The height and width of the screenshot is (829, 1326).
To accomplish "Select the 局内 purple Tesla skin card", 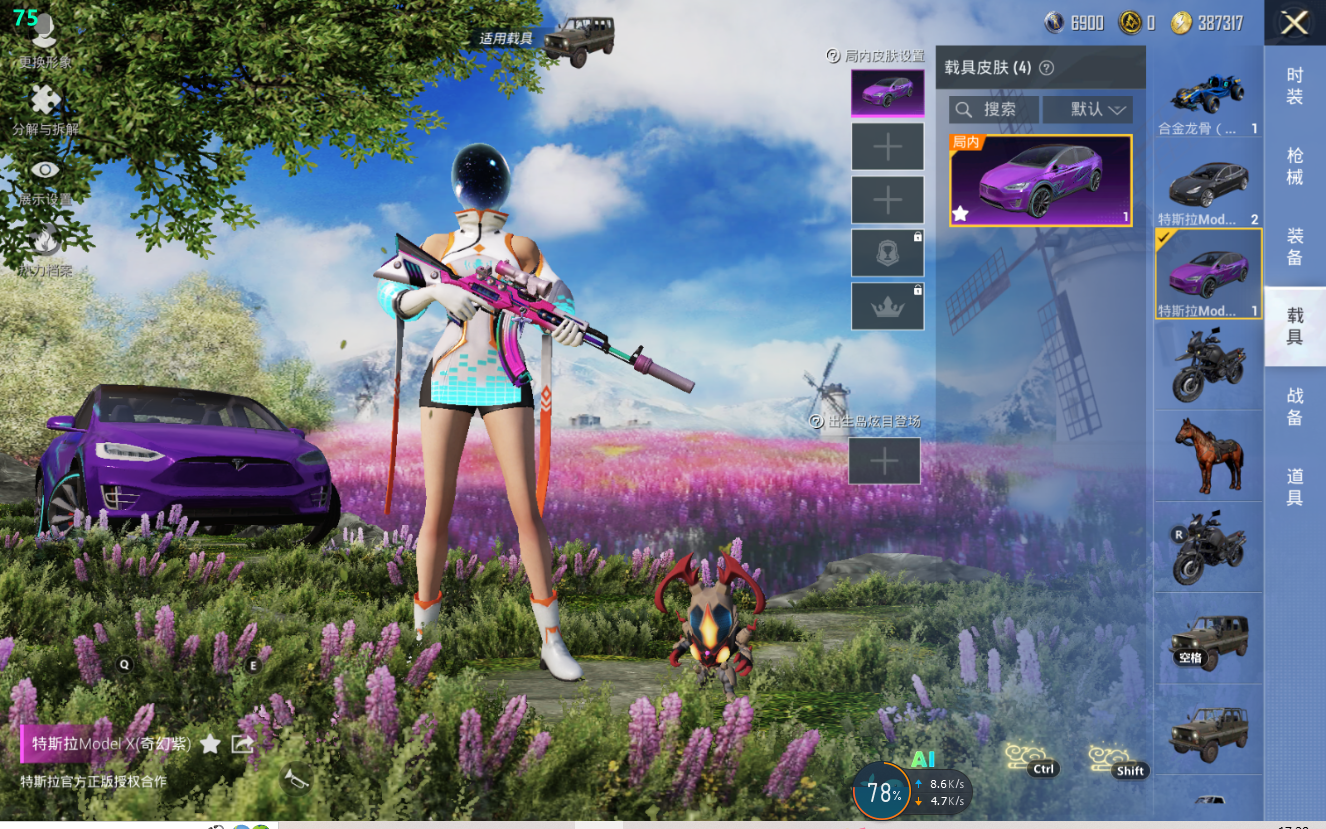I will pyautogui.click(x=1040, y=181).
